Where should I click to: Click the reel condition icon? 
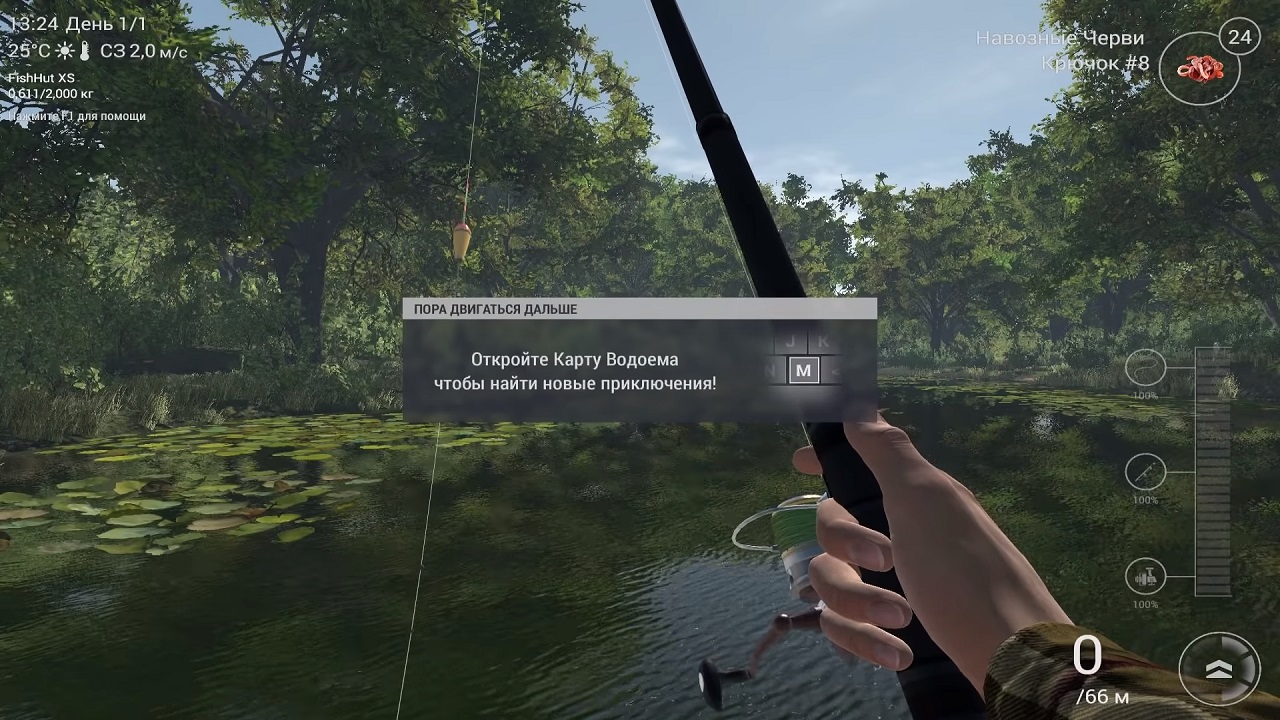[x=1145, y=577]
